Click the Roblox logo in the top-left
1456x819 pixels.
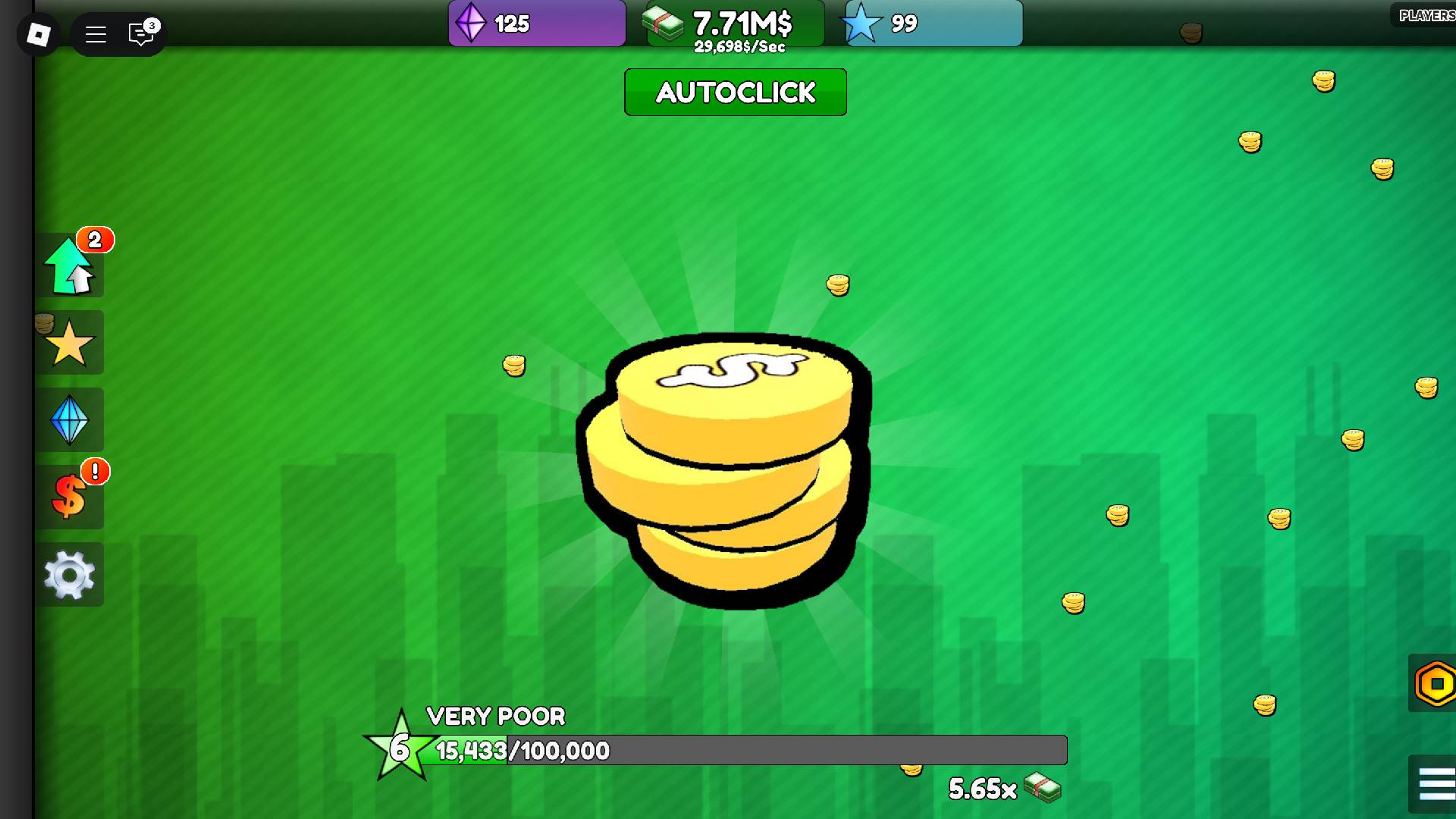tap(39, 34)
